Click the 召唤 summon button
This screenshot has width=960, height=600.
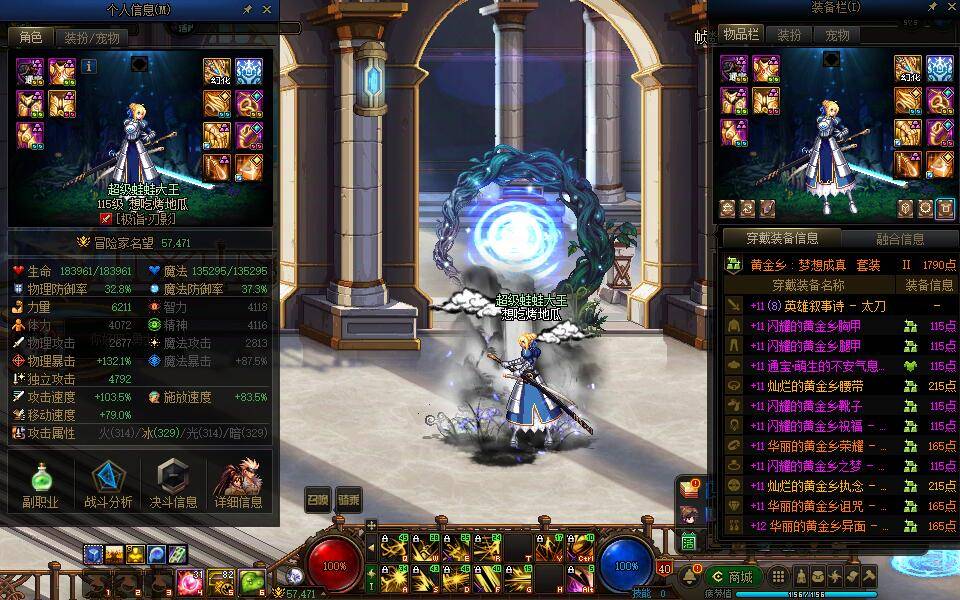click(318, 499)
